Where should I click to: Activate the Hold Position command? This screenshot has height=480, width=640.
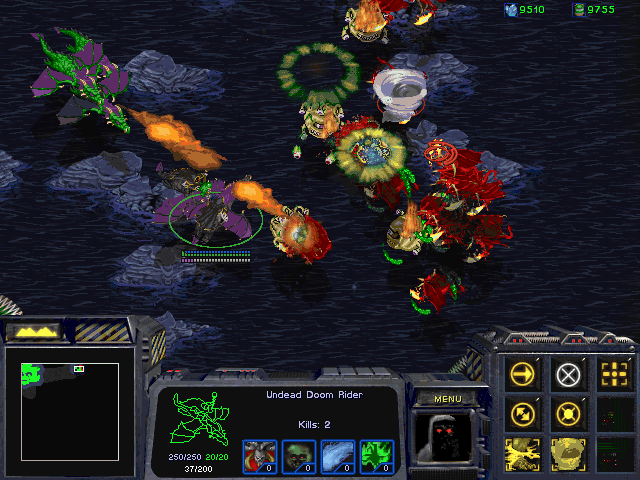coord(568,413)
